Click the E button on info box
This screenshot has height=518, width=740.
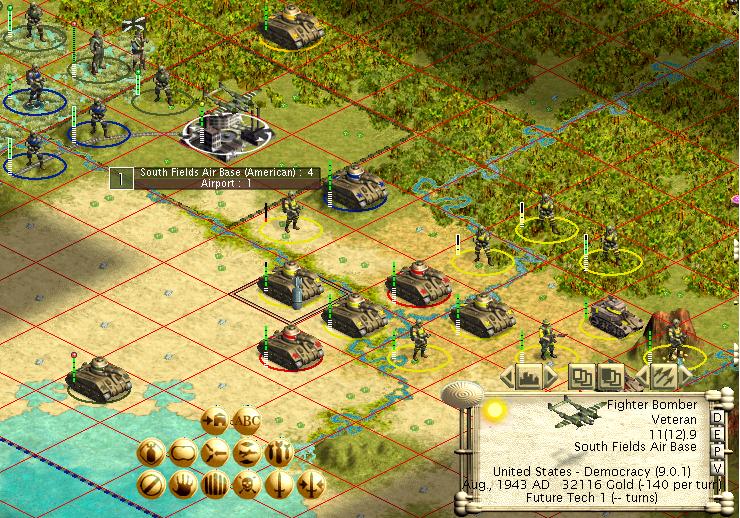pos(717,433)
